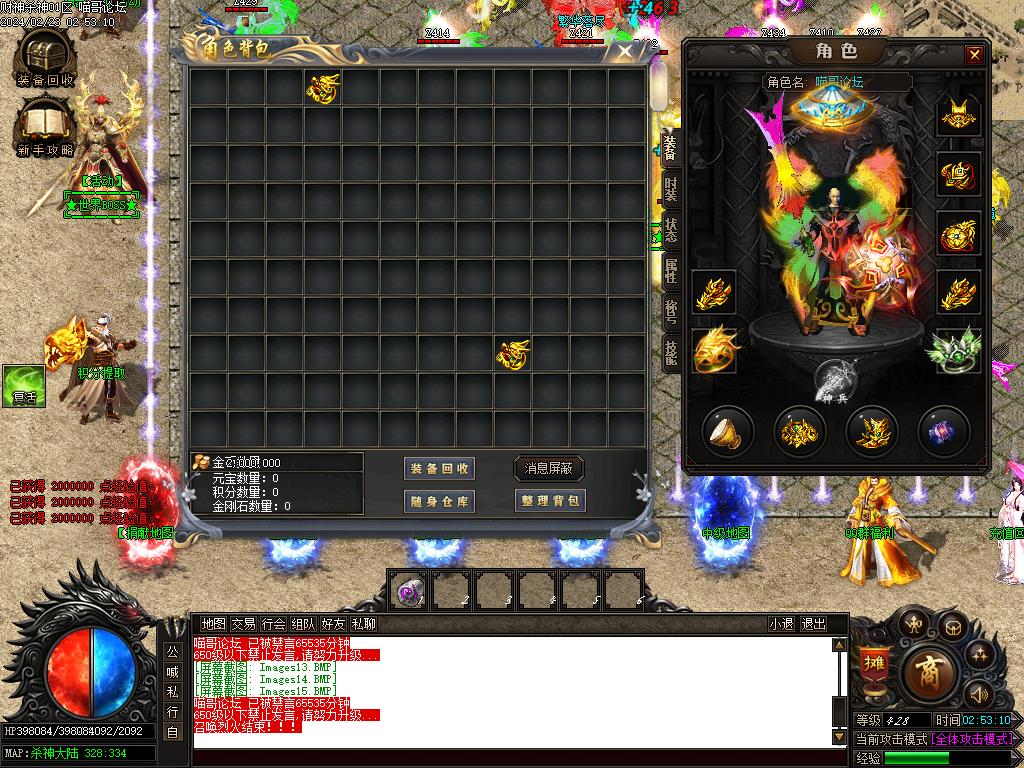Click the 装备回收 button in the backpack
The image size is (1024, 768).
coord(439,469)
